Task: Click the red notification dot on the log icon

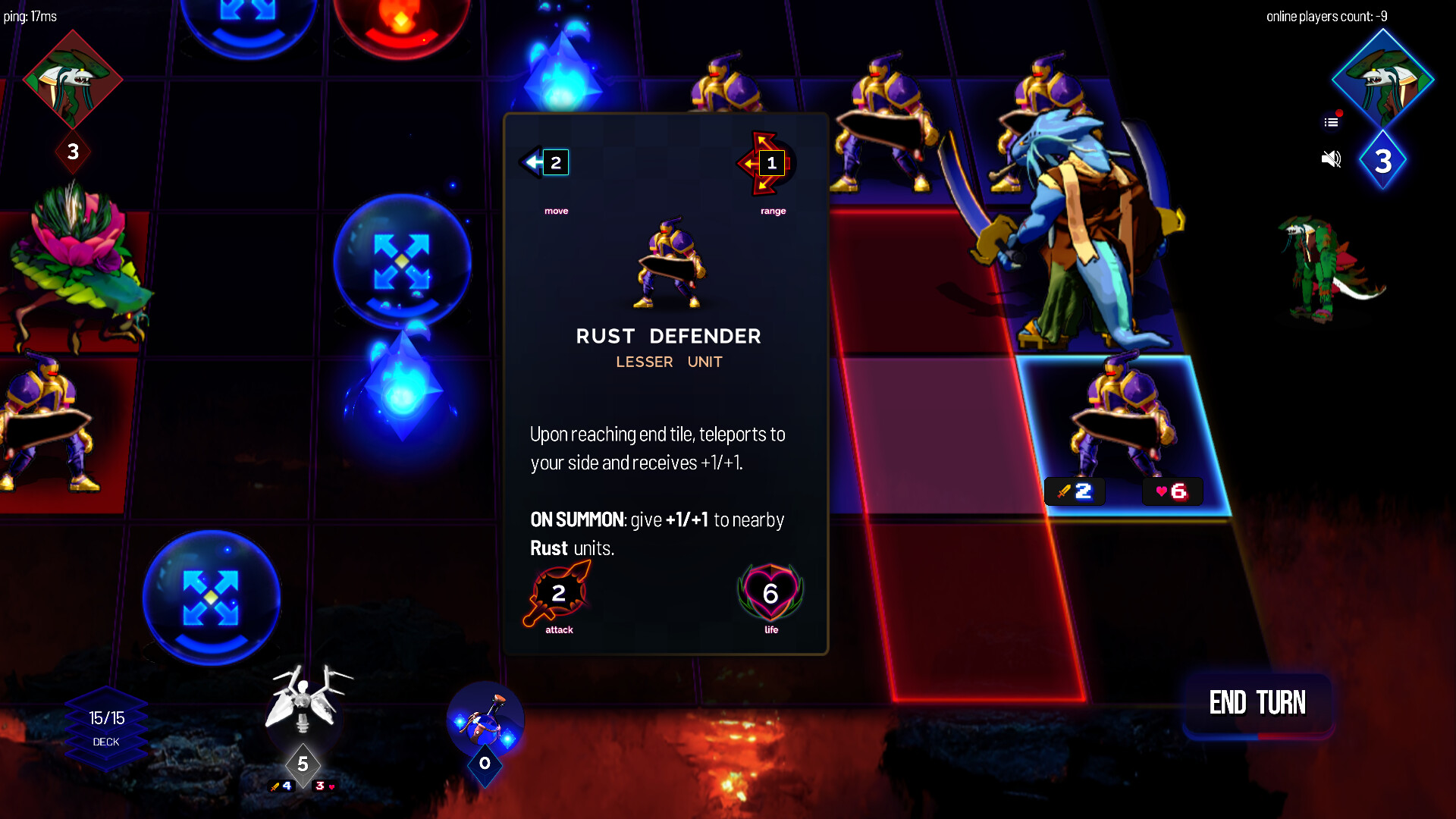Action: pos(1339,113)
